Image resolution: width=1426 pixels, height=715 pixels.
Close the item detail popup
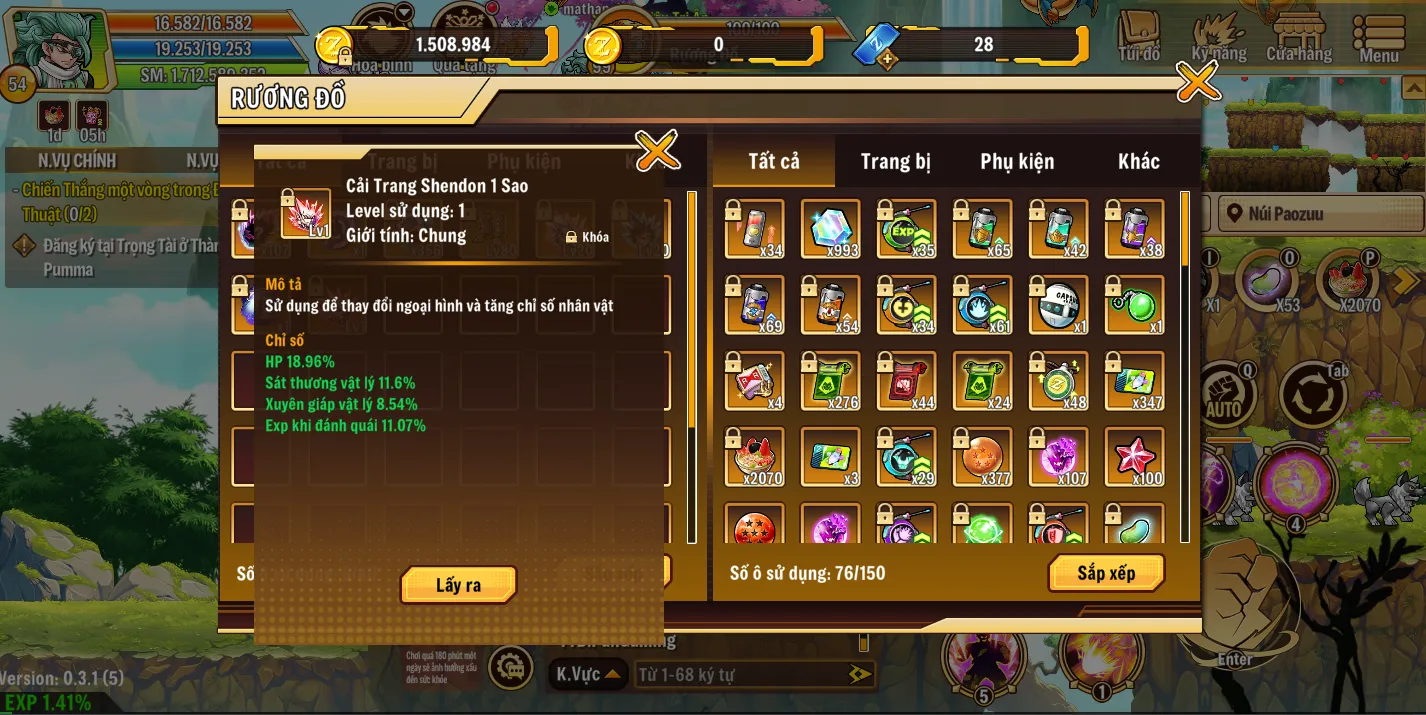(x=657, y=151)
